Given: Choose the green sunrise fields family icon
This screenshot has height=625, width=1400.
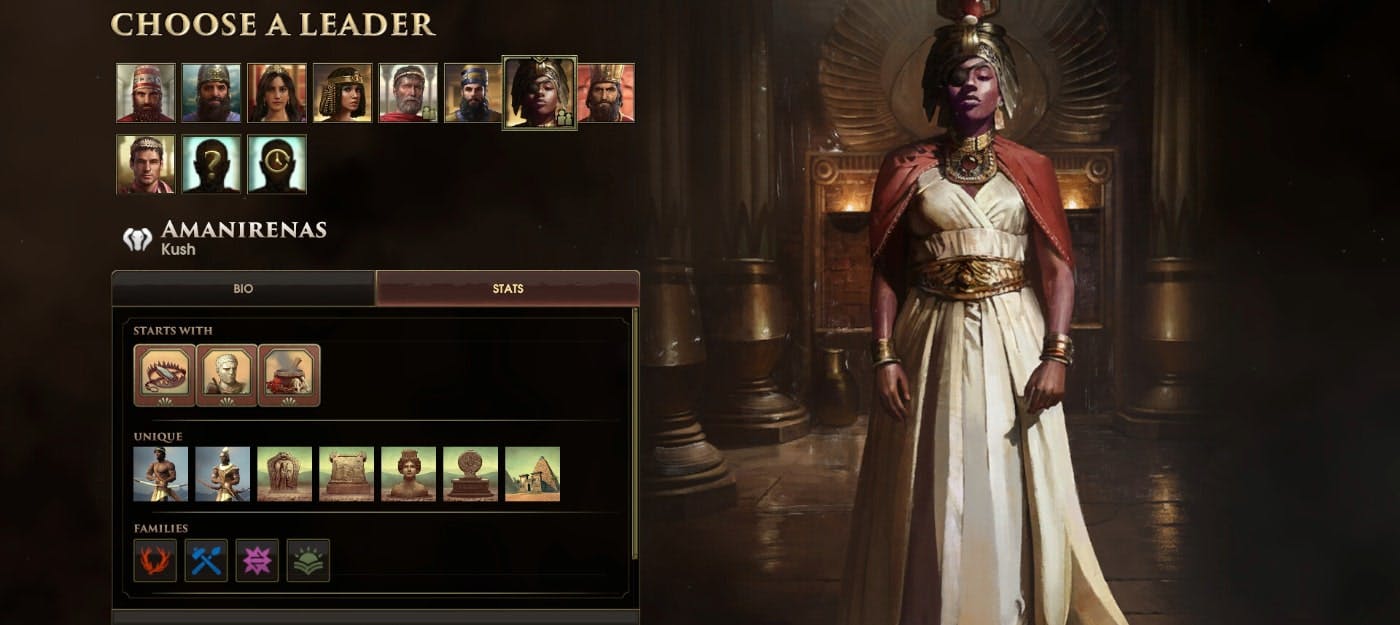Looking at the screenshot, I should 308,561.
